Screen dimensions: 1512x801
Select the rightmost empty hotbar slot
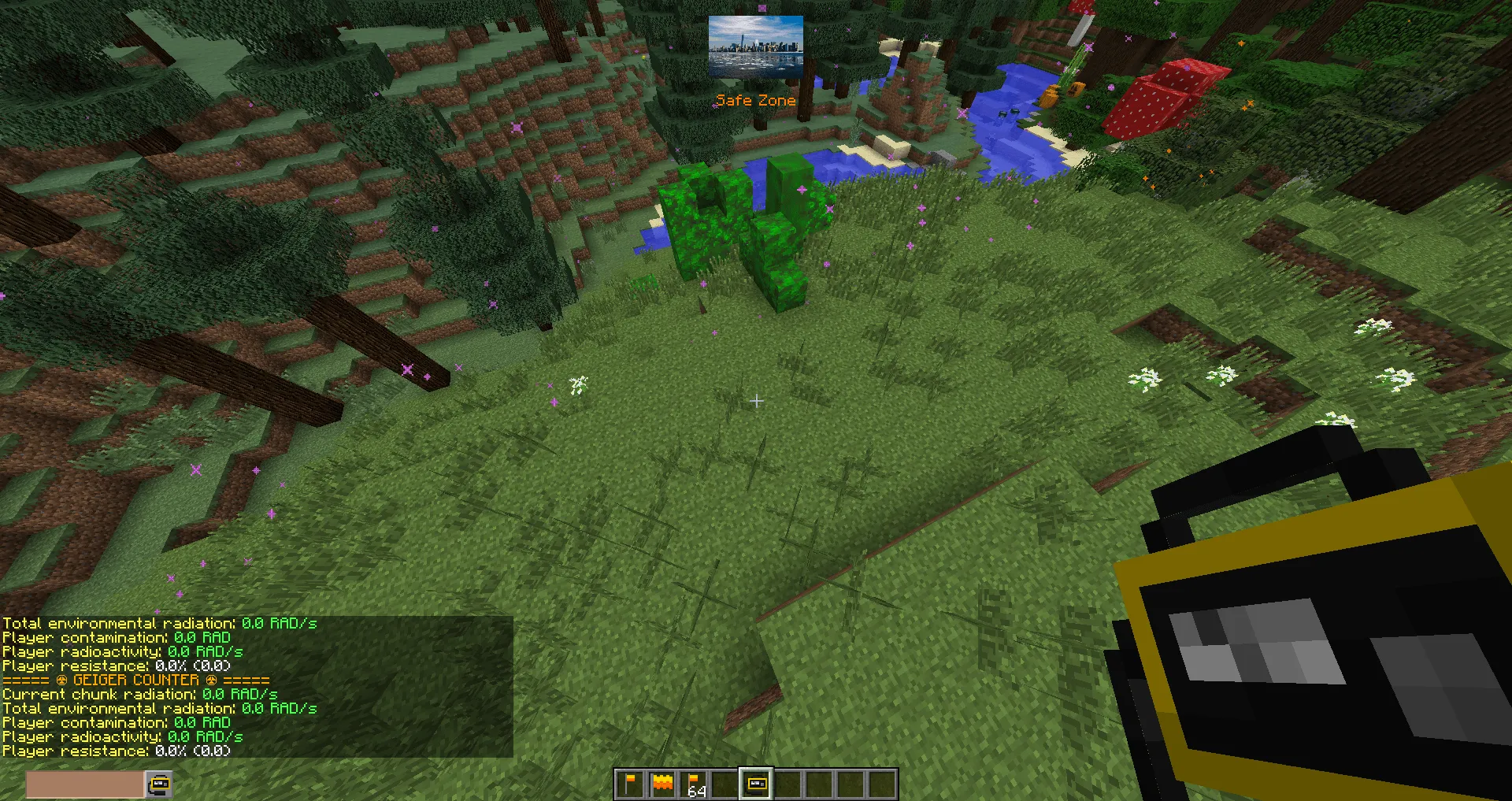click(882, 784)
